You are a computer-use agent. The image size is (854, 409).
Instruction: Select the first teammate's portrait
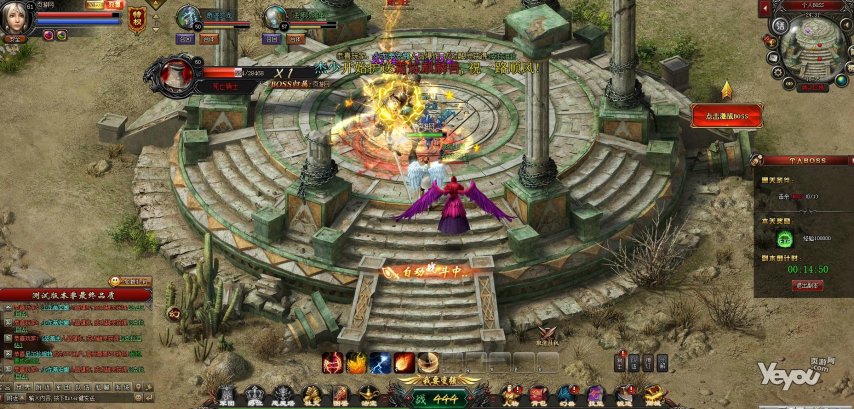[188, 17]
